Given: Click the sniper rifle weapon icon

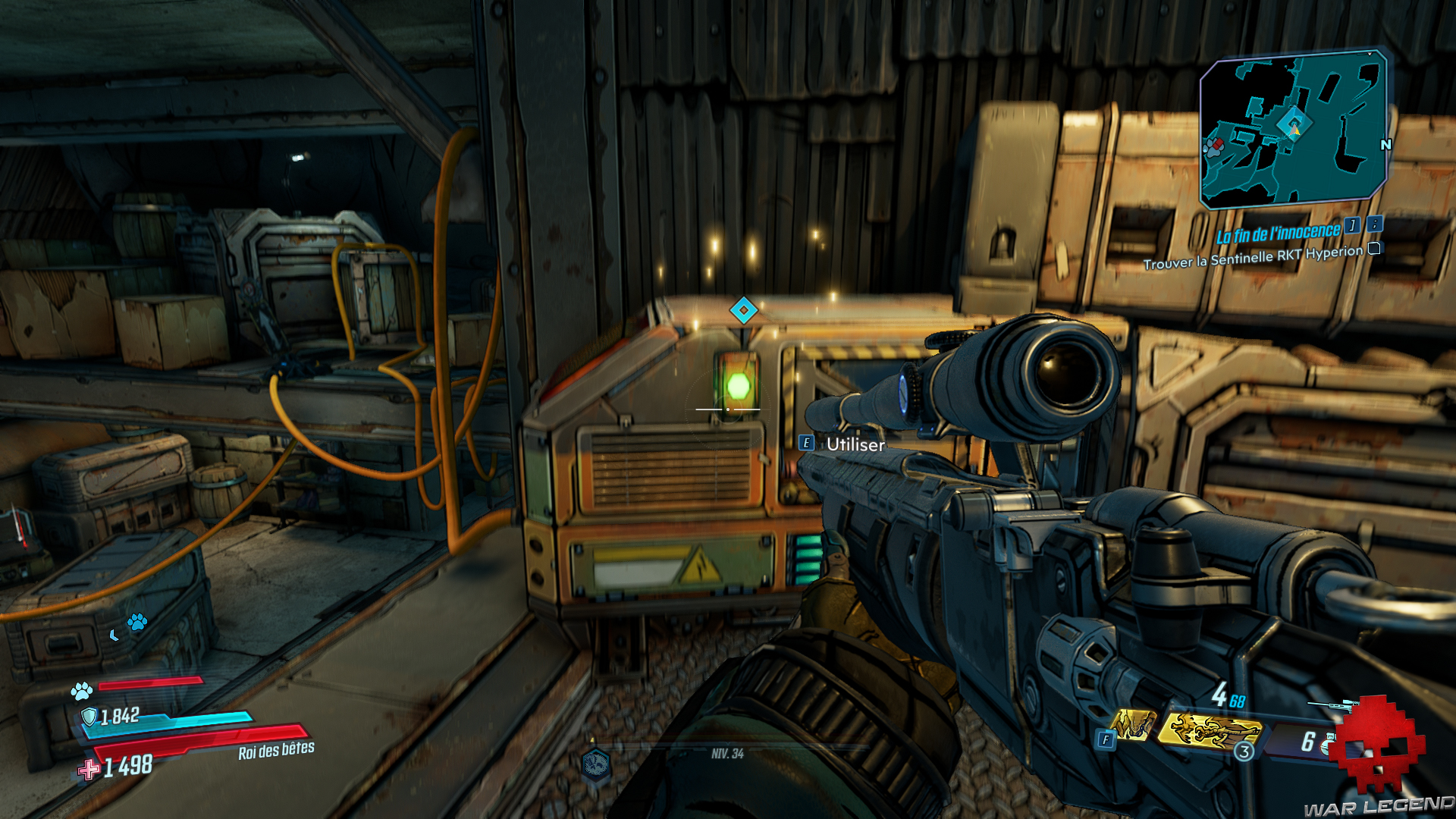Looking at the screenshot, I should [x=1332, y=706].
